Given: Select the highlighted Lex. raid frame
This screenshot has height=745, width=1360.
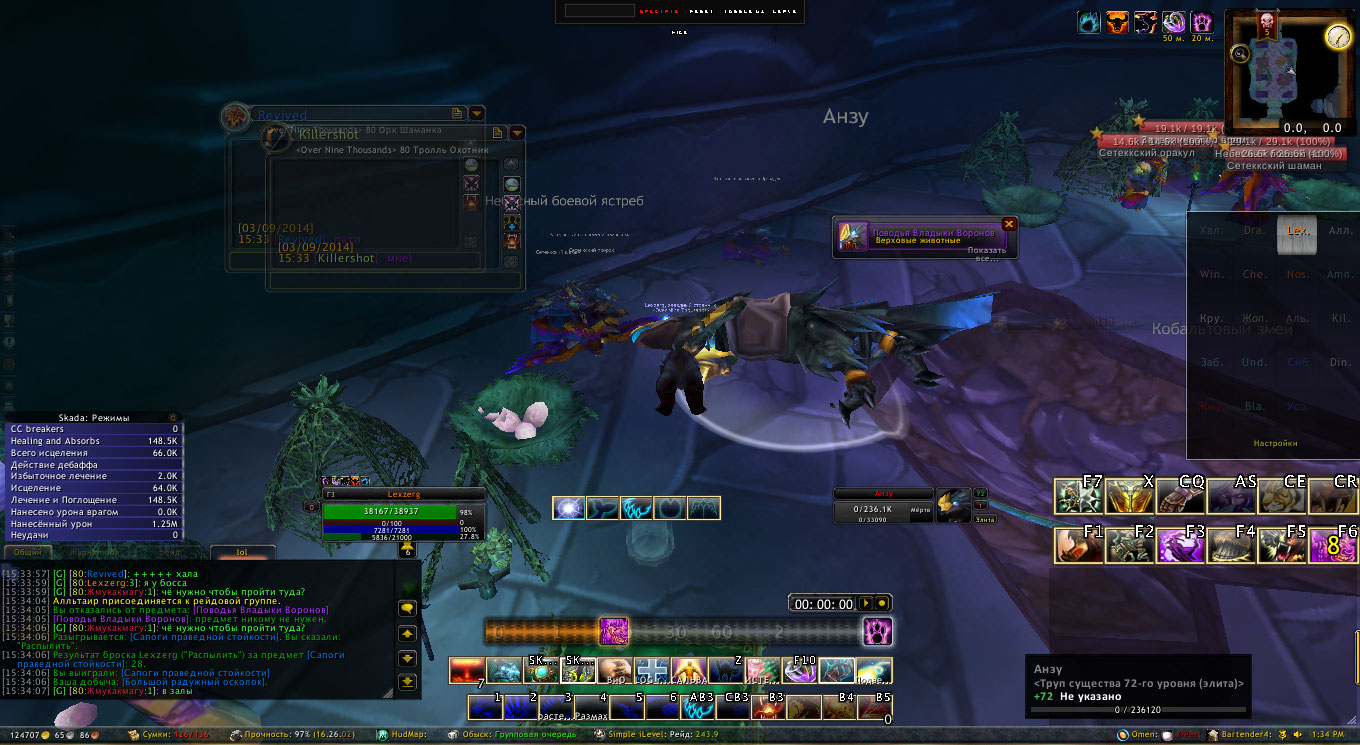Looking at the screenshot, I should [1297, 231].
